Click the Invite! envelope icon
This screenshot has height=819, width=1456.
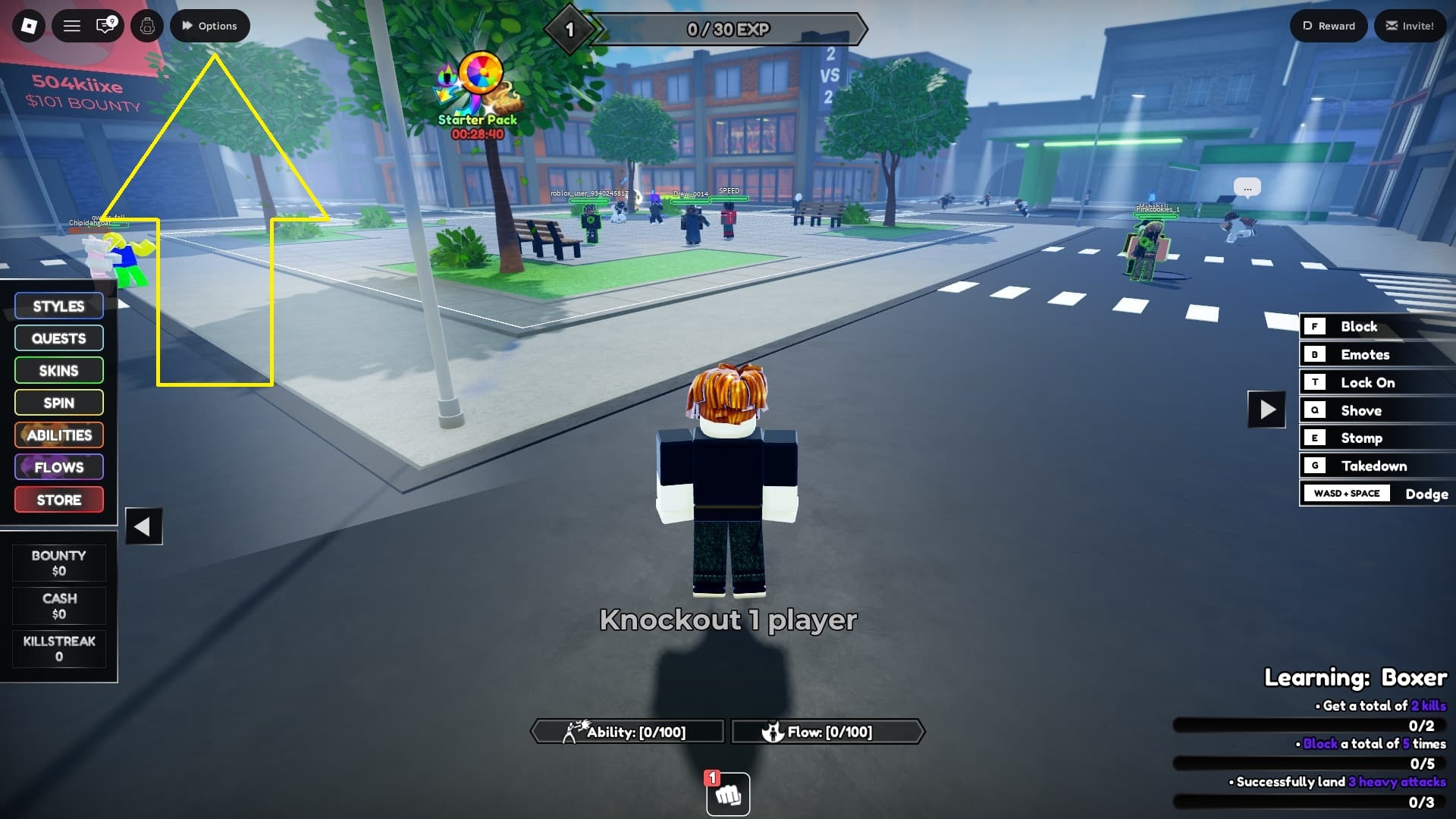tap(1410, 25)
